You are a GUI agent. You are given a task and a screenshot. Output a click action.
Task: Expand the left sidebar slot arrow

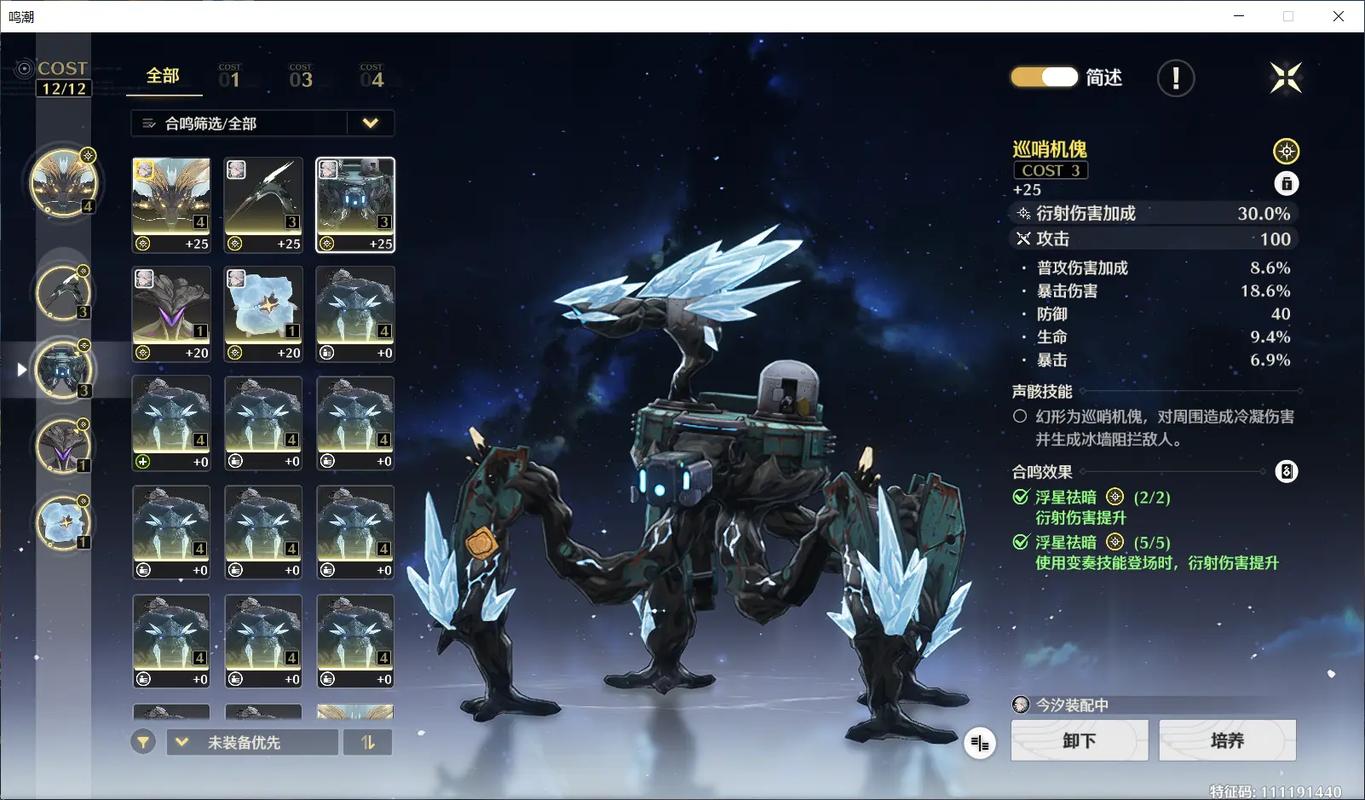click(22, 369)
